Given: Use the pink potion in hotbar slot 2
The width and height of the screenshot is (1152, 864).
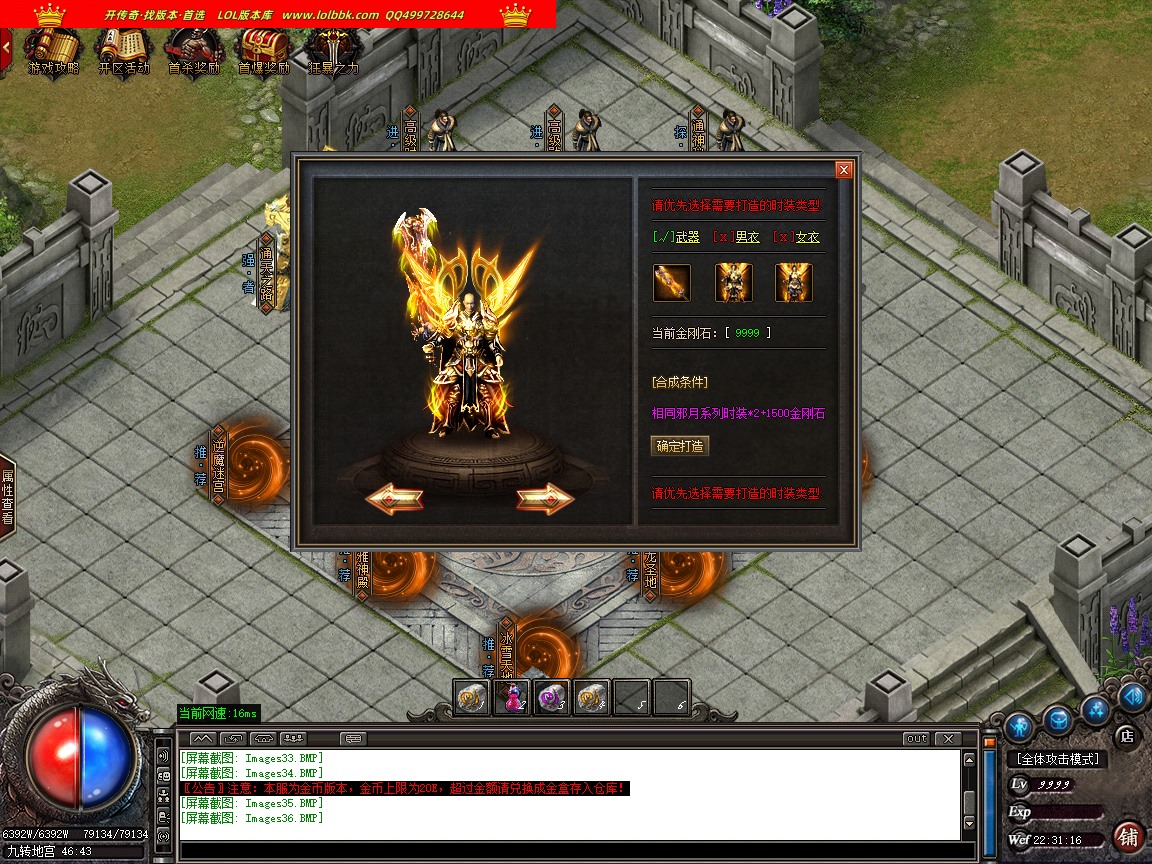Looking at the screenshot, I should click(x=512, y=697).
